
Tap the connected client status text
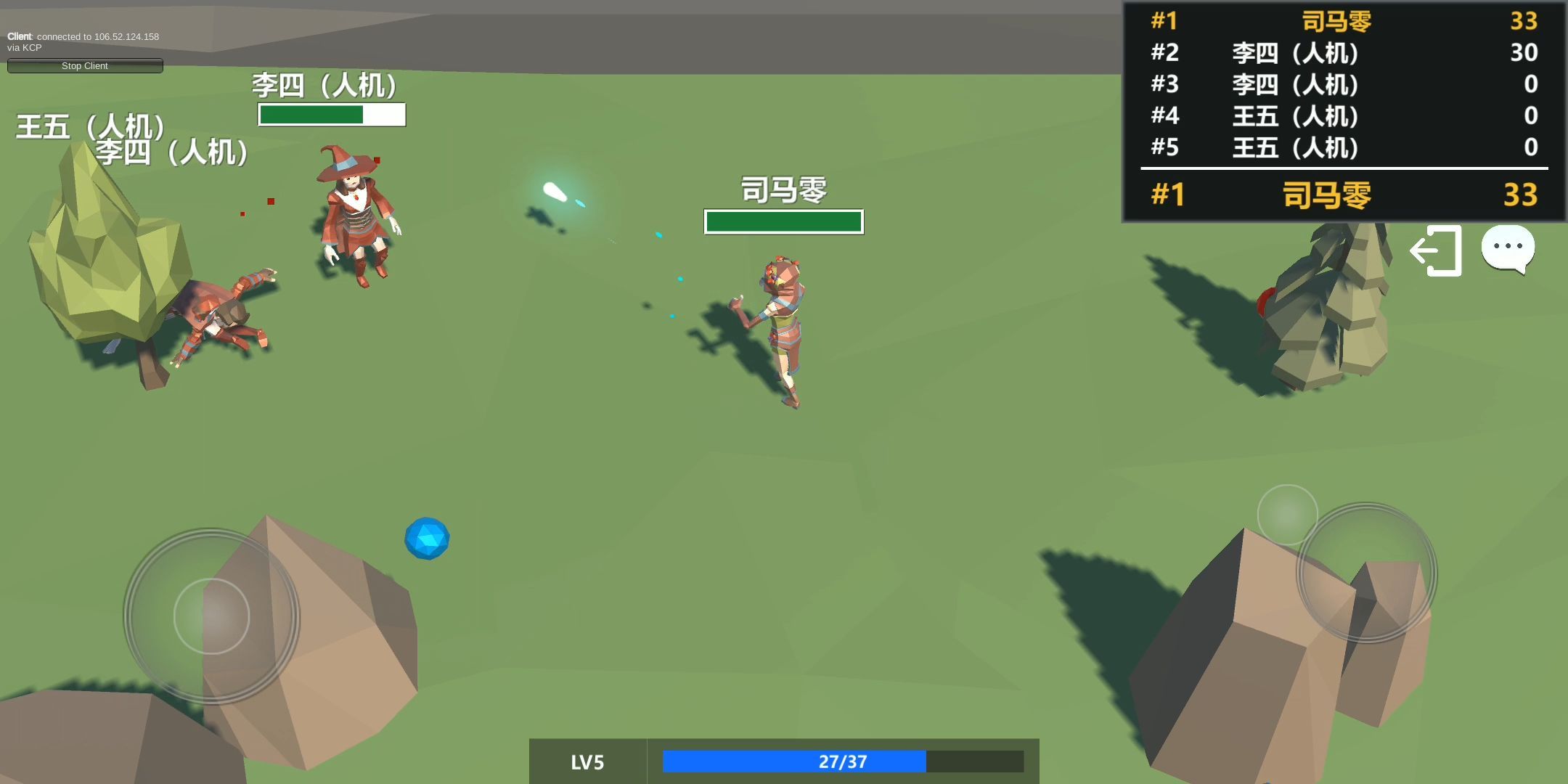pyautogui.click(x=83, y=41)
